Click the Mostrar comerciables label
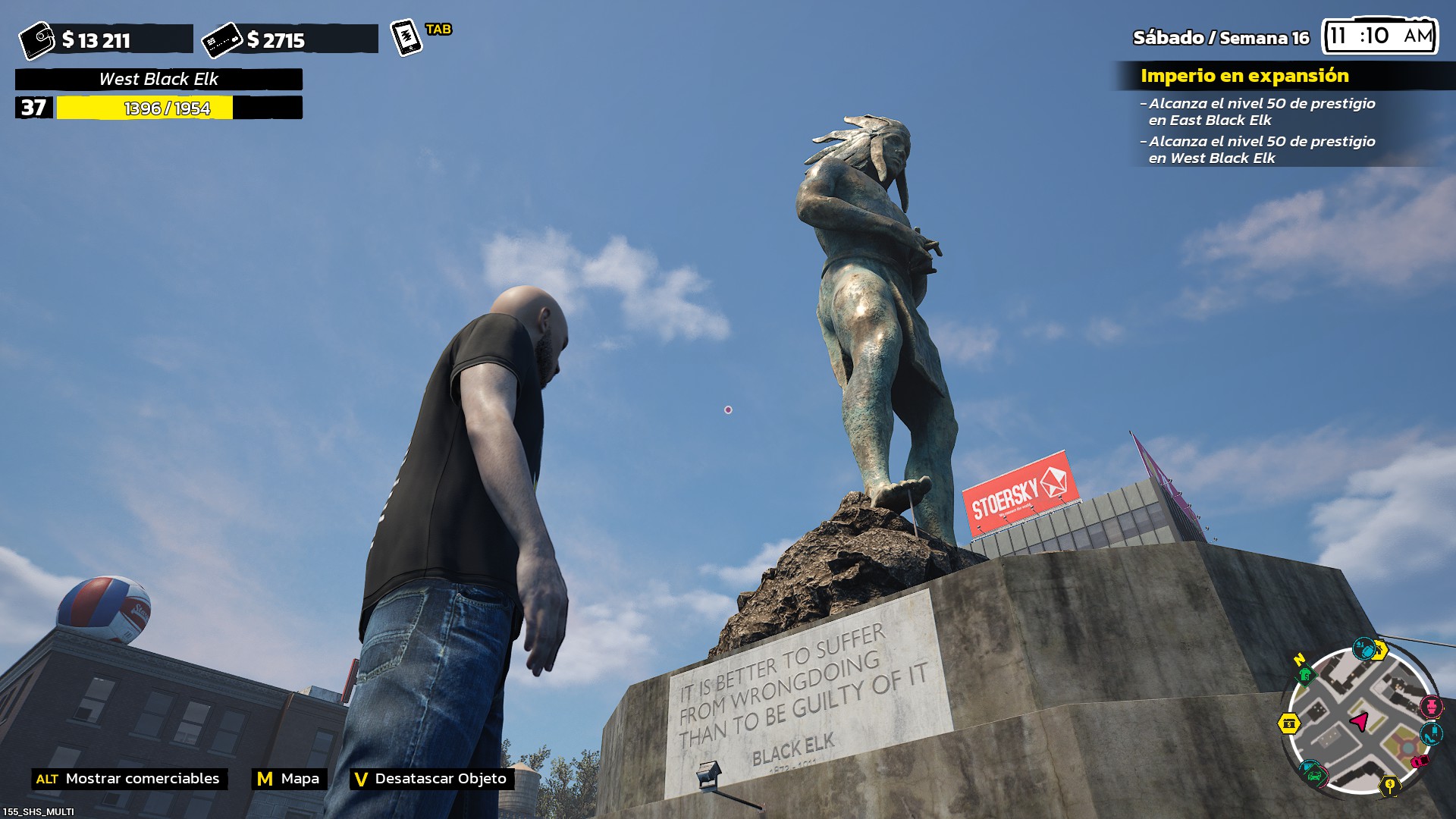Screen dimensions: 1456x819 [x=142, y=779]
